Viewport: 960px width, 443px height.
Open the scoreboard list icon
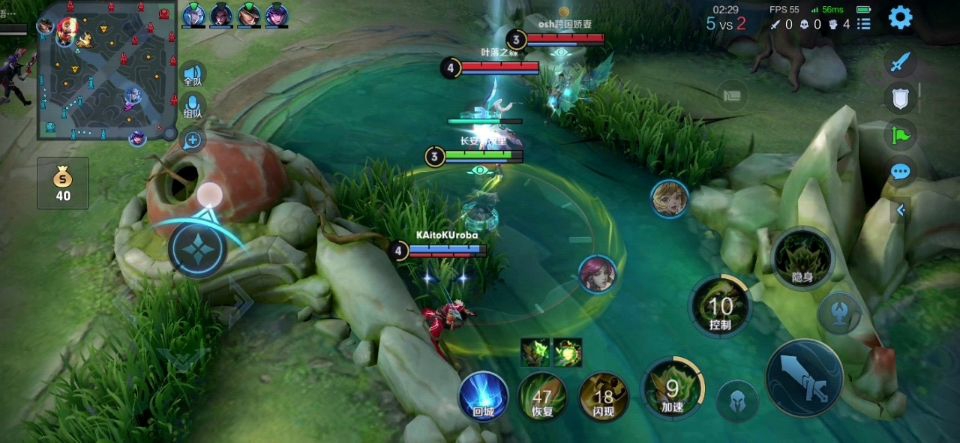[733, 95]
